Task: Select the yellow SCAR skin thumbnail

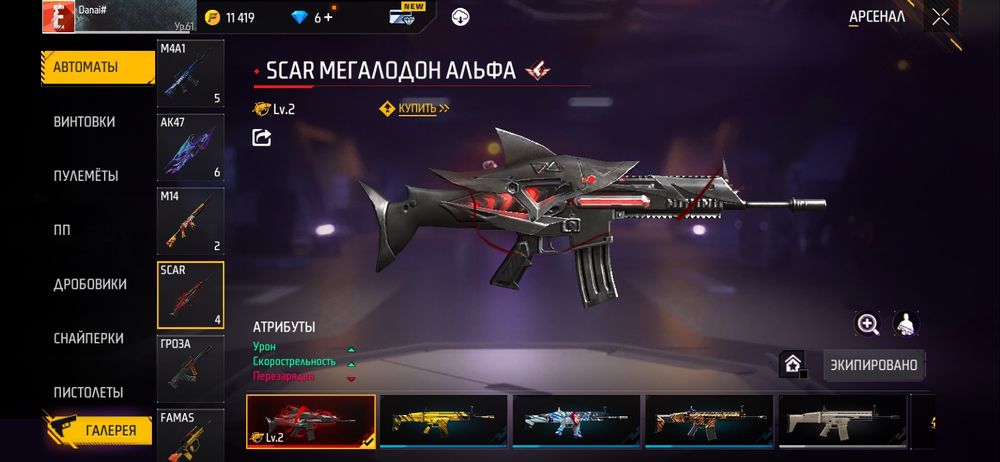Action: pos(443,419)
